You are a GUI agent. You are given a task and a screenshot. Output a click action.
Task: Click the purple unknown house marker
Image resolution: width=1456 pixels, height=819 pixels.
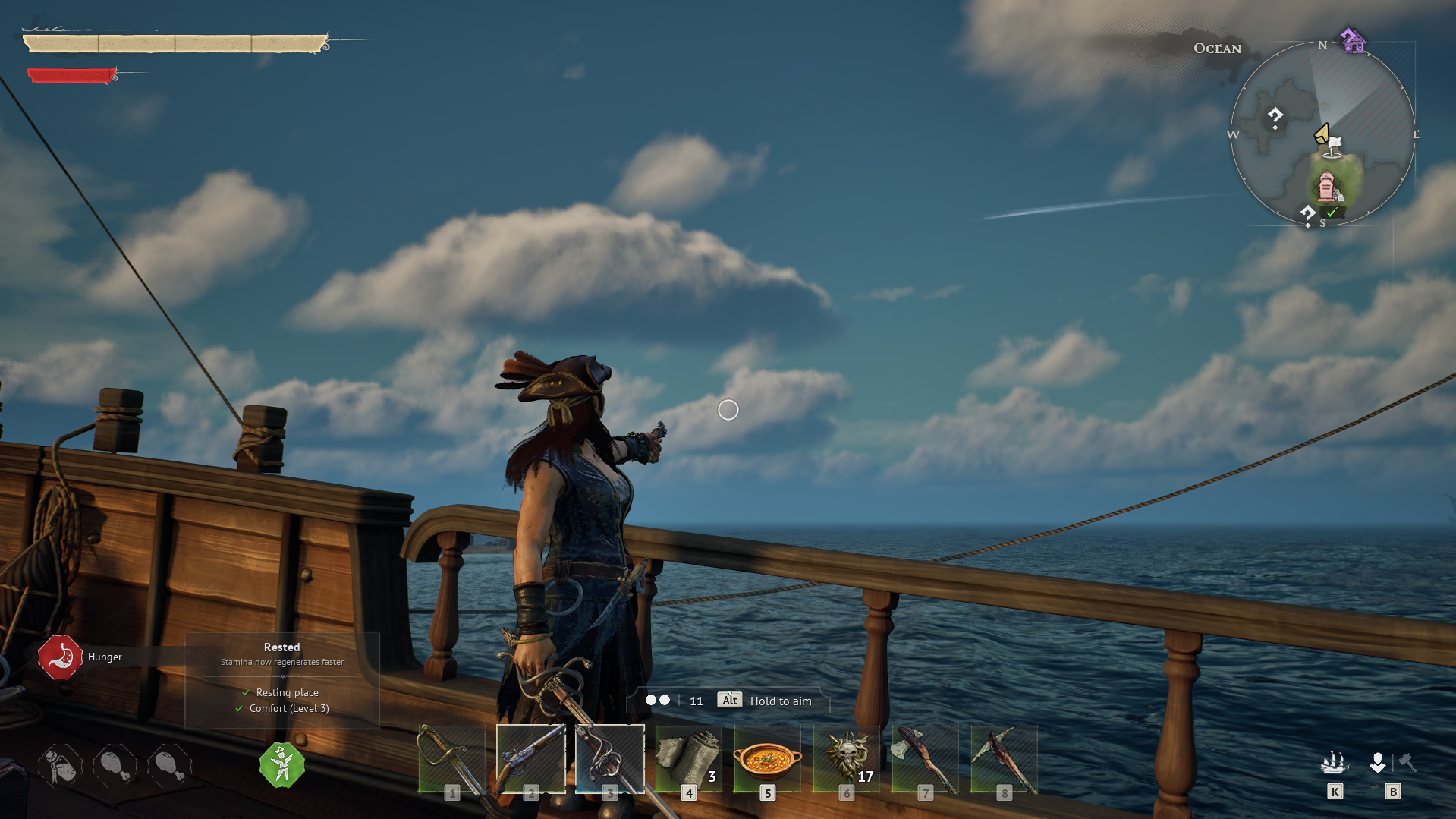(1352, 40)
